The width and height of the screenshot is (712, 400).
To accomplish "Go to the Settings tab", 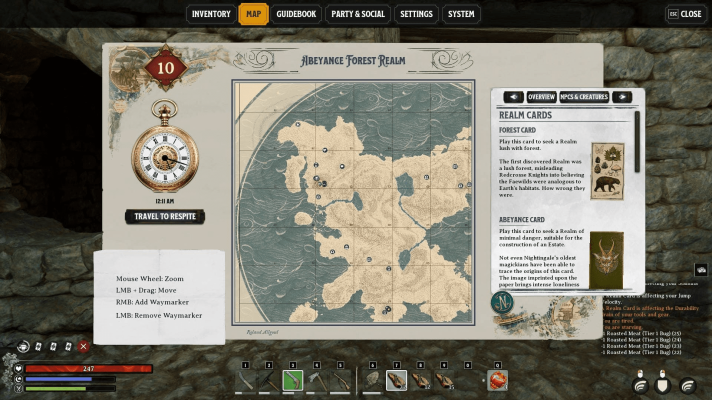I will pos(416,14).
